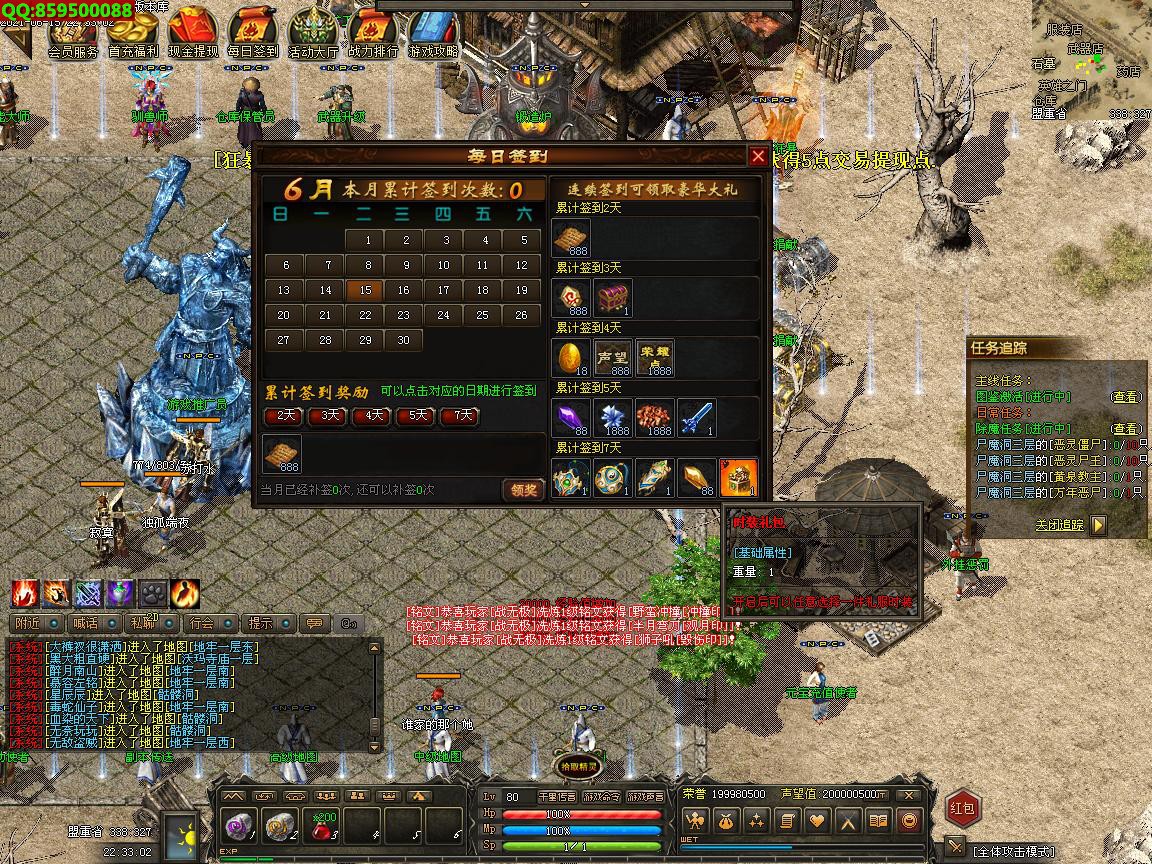1152x864 pixels.
Task: Open the 游戏攻略 game guide
Action: [433, 32]
